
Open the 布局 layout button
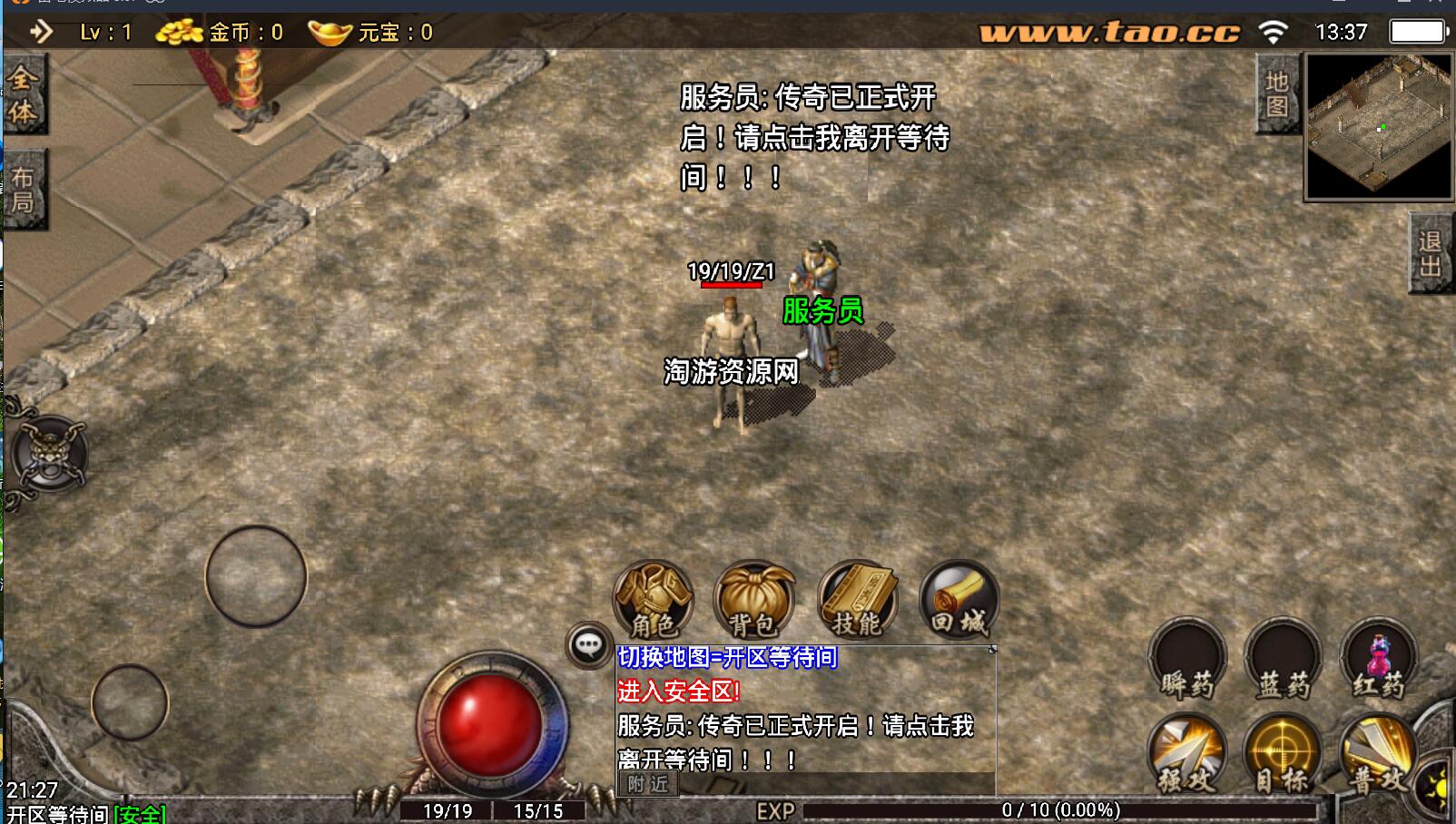tap(24, 190)
